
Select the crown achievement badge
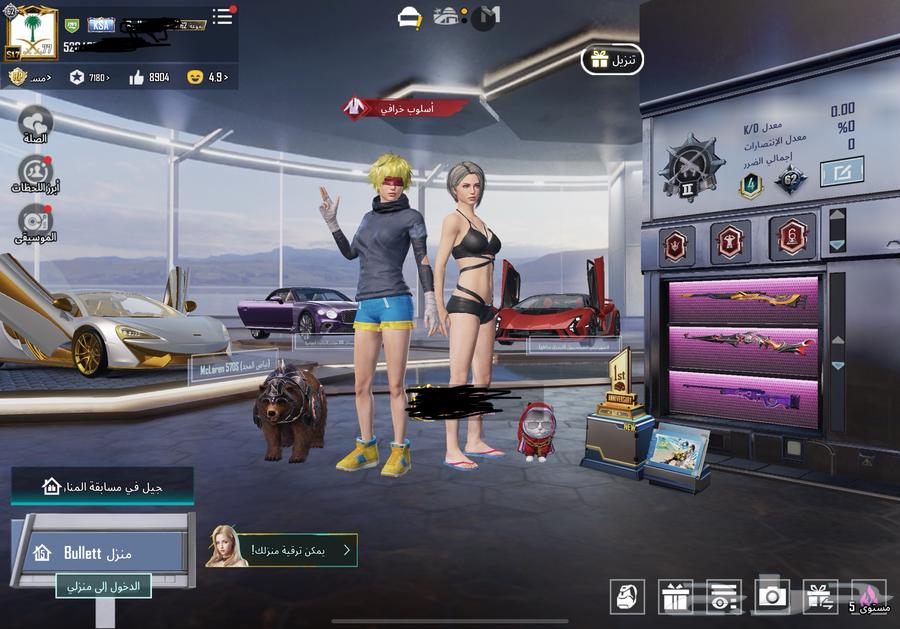[x=675, y=243]
